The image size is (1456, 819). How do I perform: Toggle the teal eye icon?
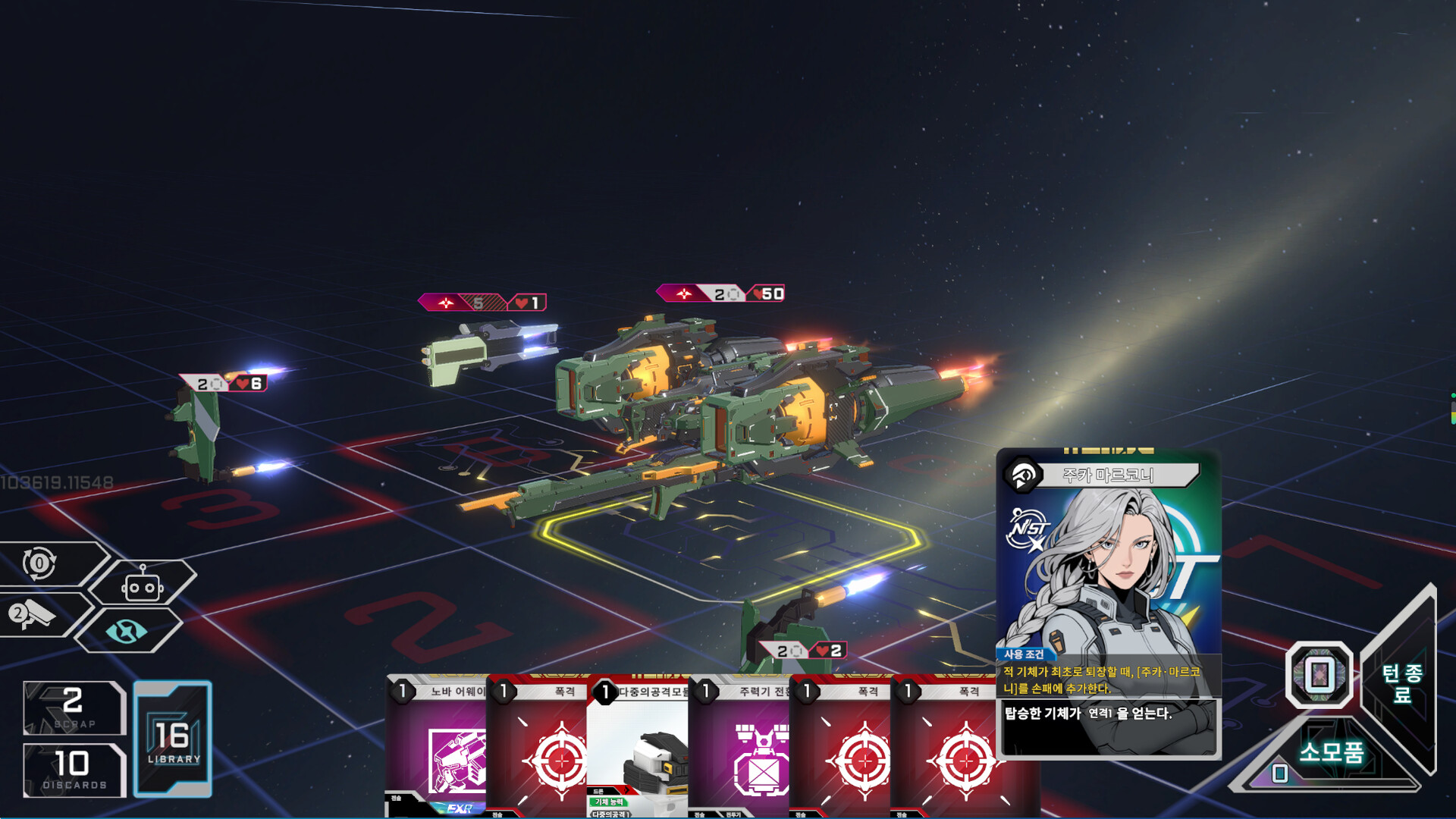click(126, 631)
